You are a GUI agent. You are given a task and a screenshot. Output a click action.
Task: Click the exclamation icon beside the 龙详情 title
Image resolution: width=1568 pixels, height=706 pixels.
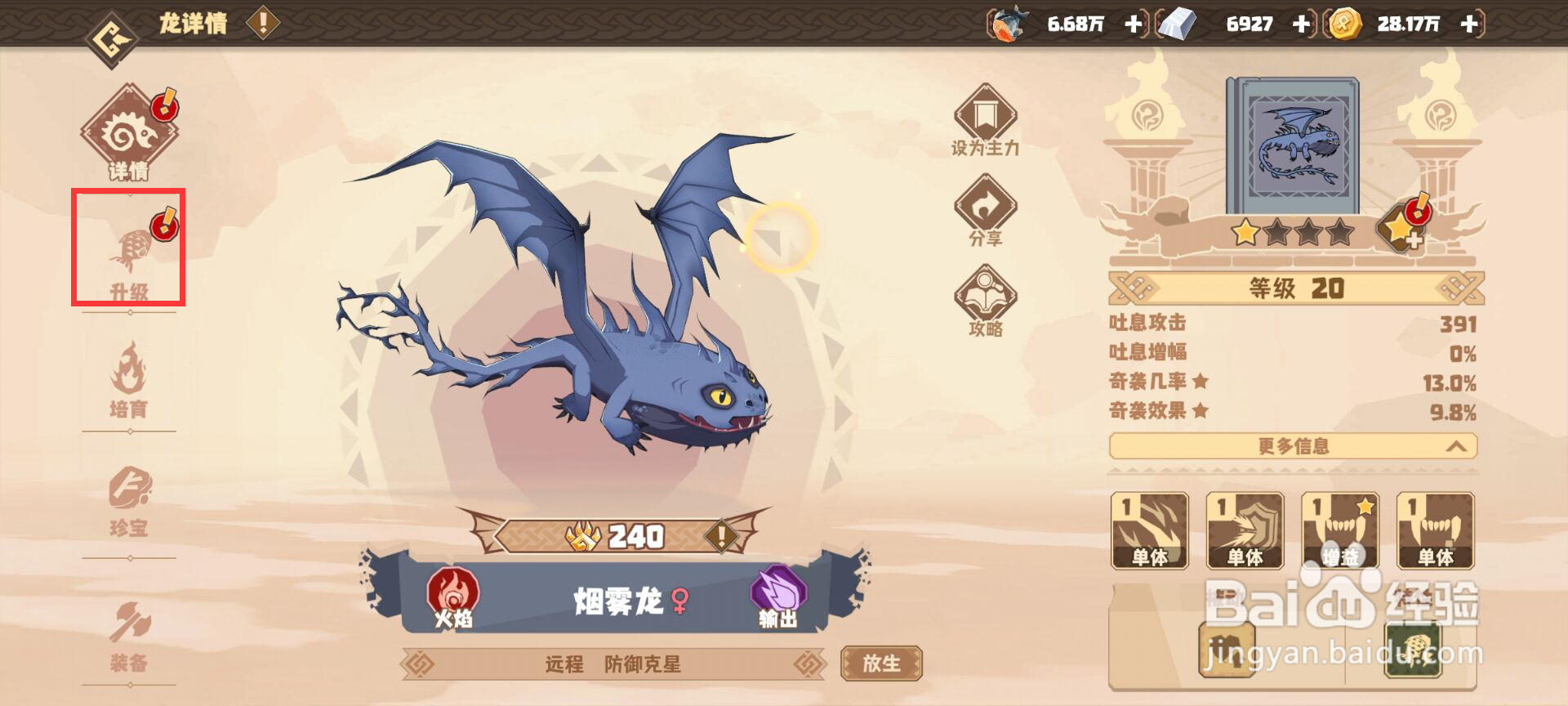pyautogui.click(x=261, y=22)
